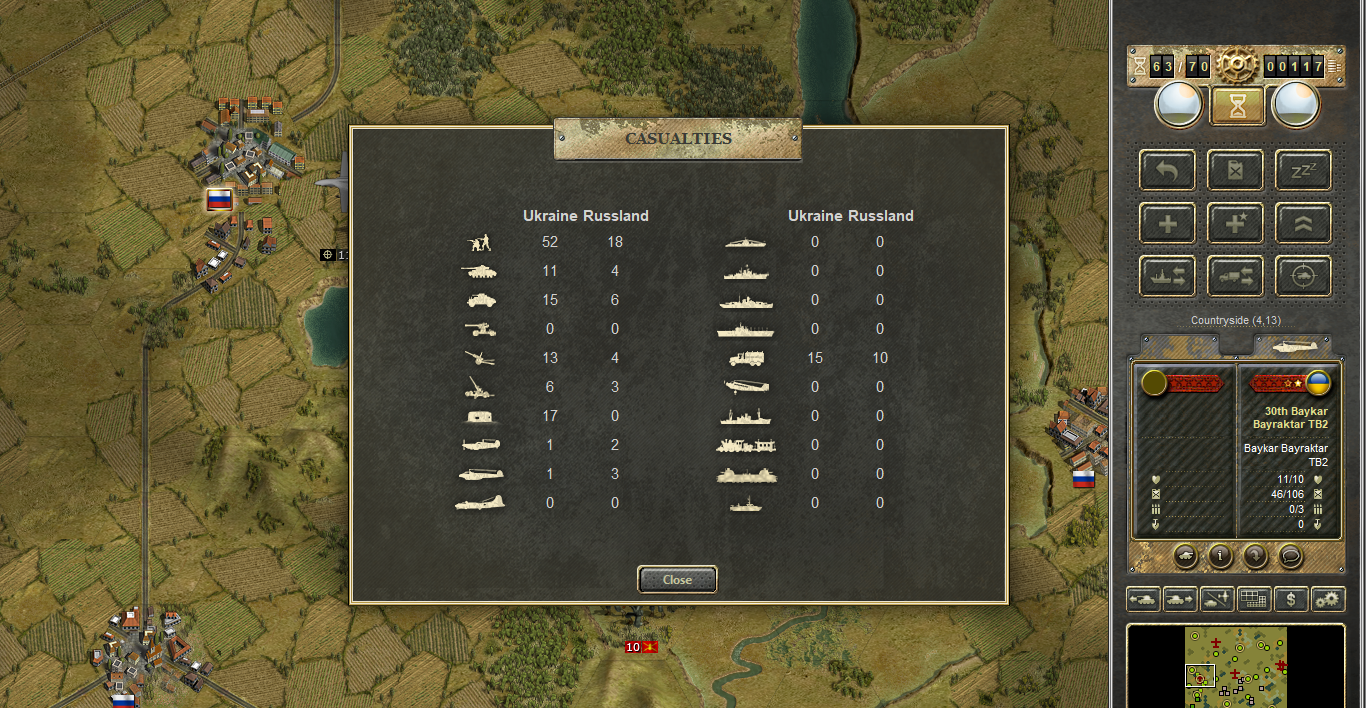Resupply the unit with the fuel can button
1366x708 pixels.
(x=1235, y=170)
